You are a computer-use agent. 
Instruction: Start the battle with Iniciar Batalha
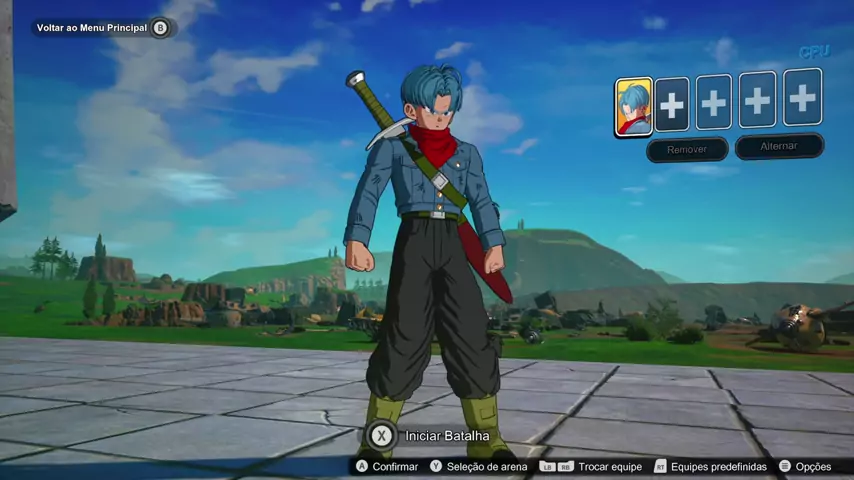432,436
